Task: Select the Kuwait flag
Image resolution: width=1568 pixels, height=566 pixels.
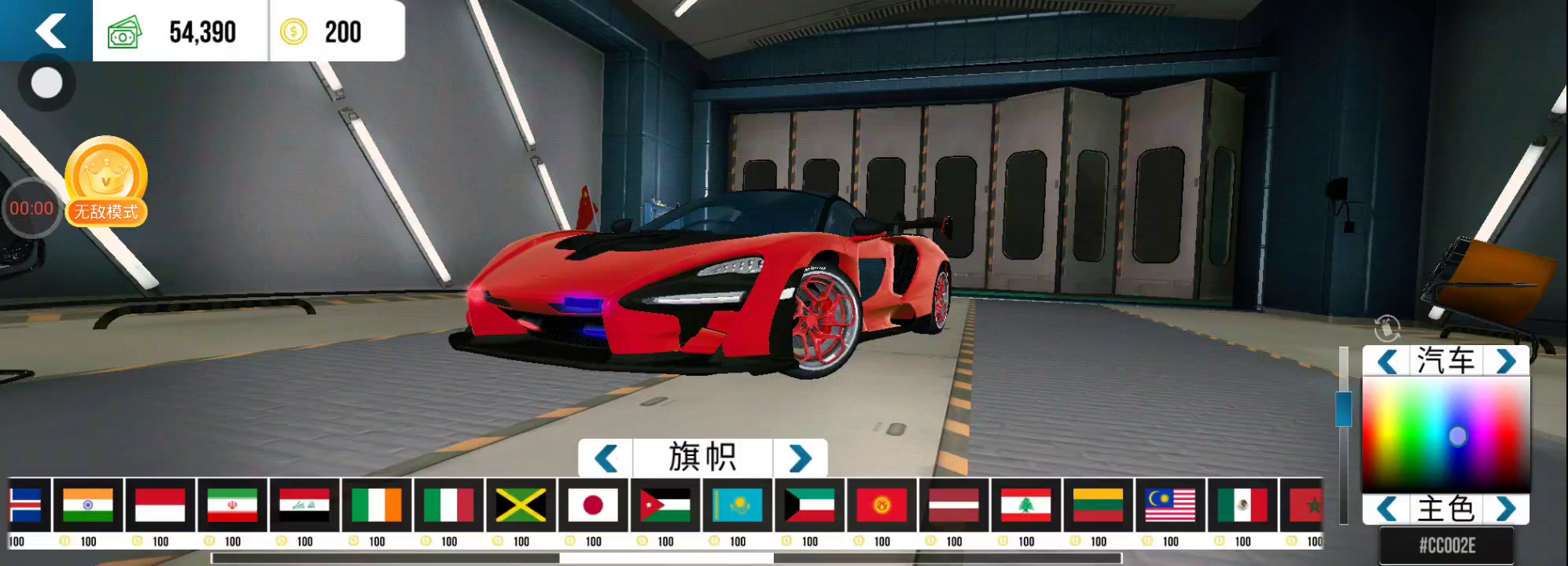Action: (809, 505)
